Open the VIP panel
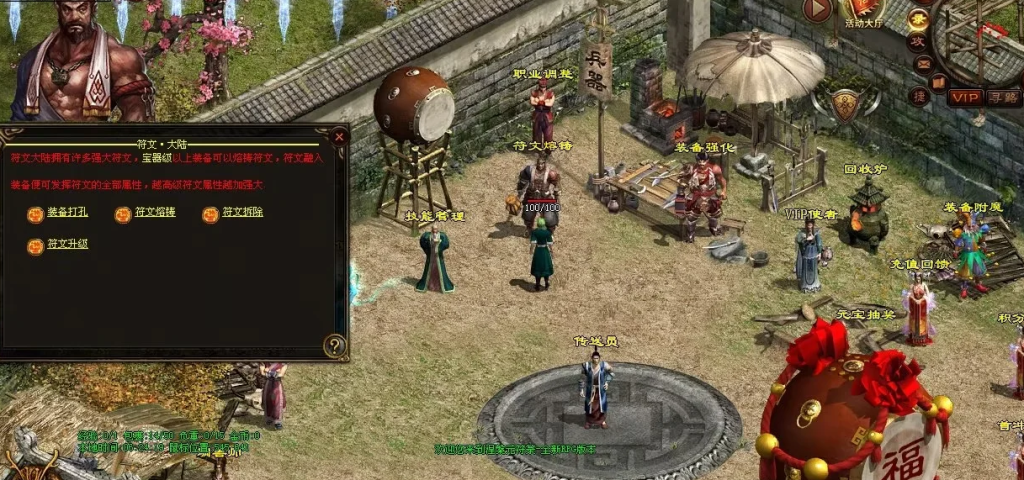The height and width of the screenshot is (480, 1024). click(965, 97)
